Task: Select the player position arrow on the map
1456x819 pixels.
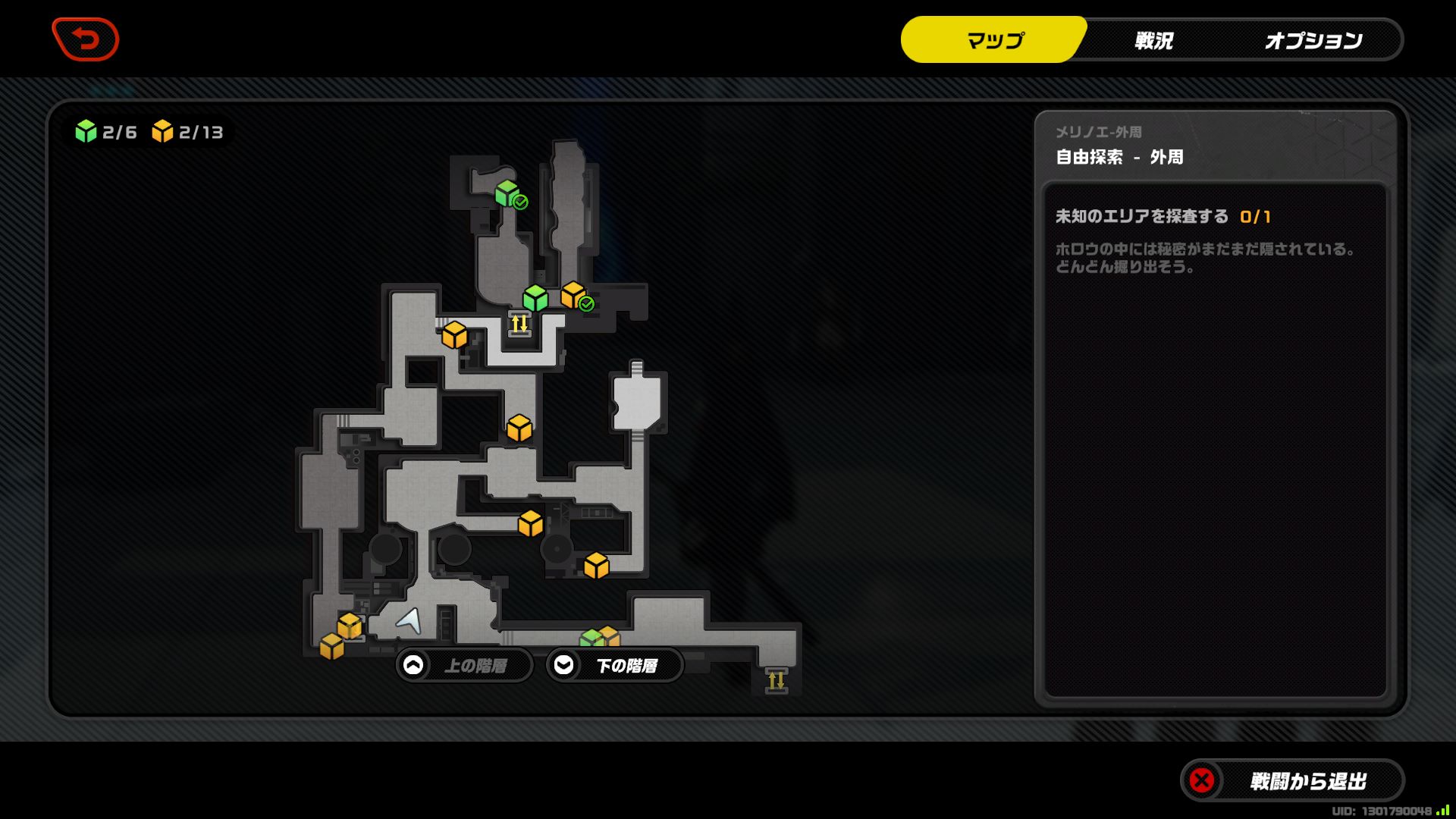Action: coord(407,622)
